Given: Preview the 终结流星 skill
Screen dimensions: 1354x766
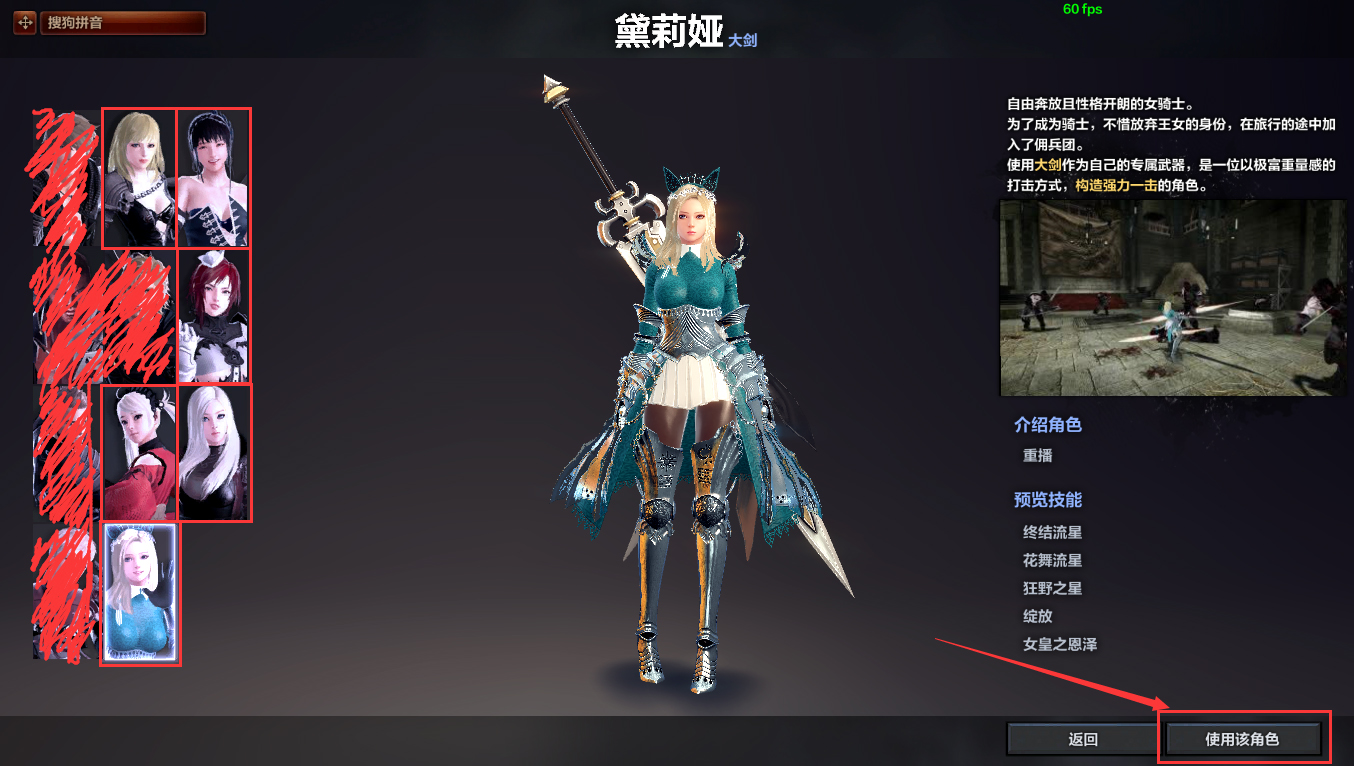Looking at the screenshot, I should tap(1052, 533).
